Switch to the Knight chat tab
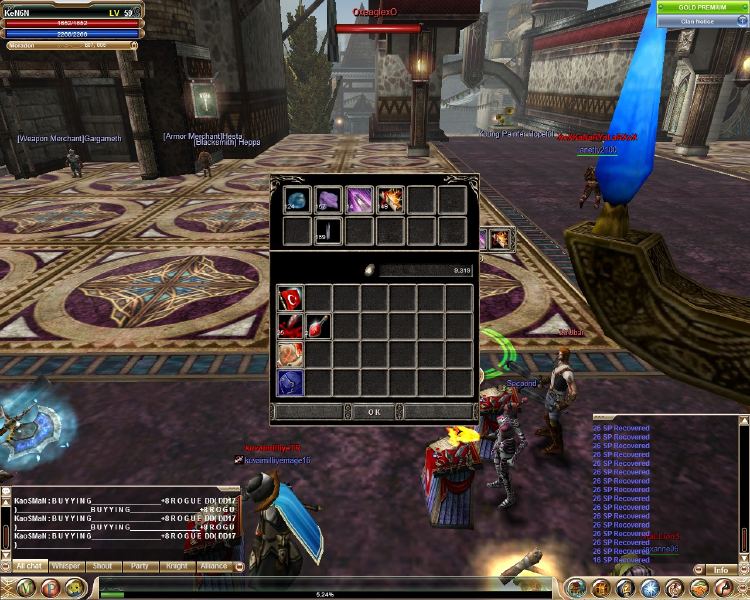This screenshot has width=750, height=600. [176, 566]
